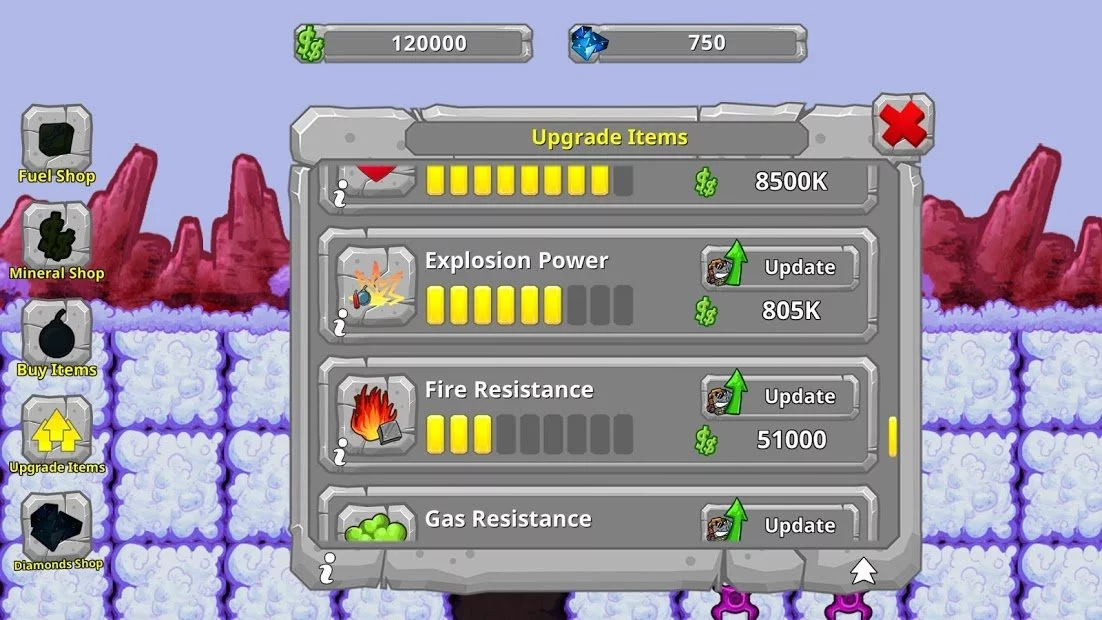Select the Upgrade Items menu icon
This screenshot has height=620, width=1102.
click(x=57, y=431)
